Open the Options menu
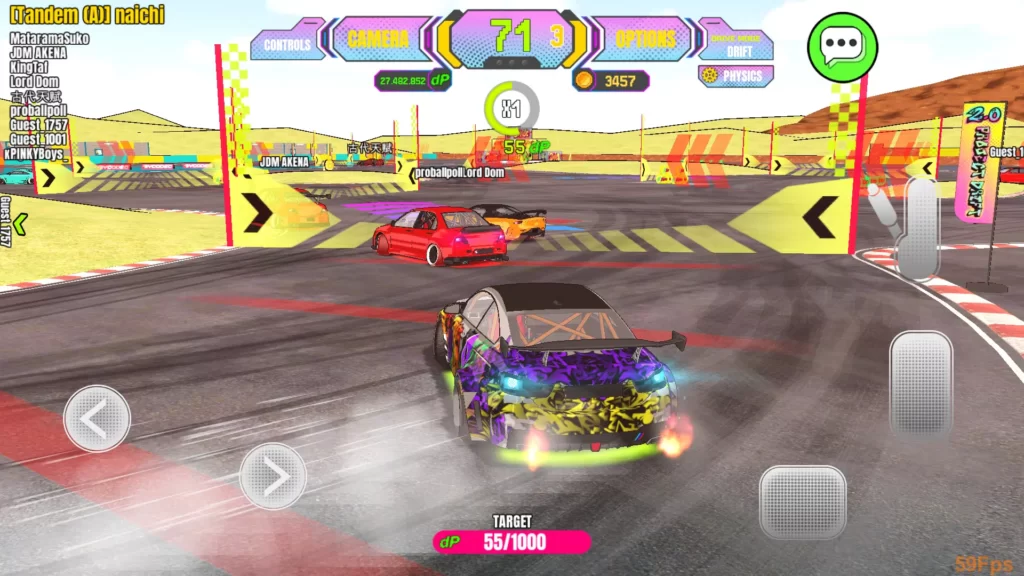The height and width of the screenshot is (576, 1024). coord(645,40)
